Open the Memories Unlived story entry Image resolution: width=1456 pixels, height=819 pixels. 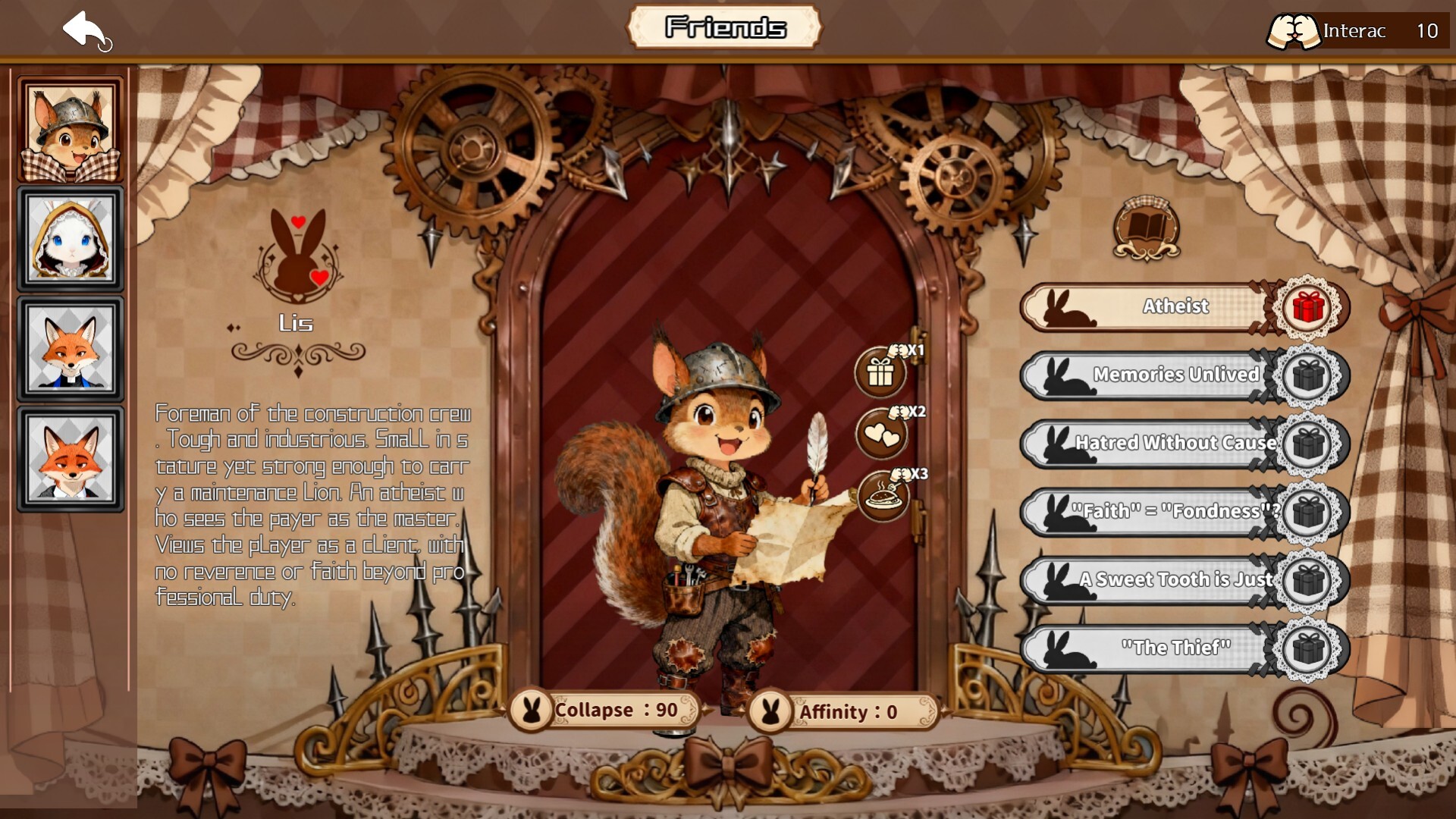[x=1168, y=375]
